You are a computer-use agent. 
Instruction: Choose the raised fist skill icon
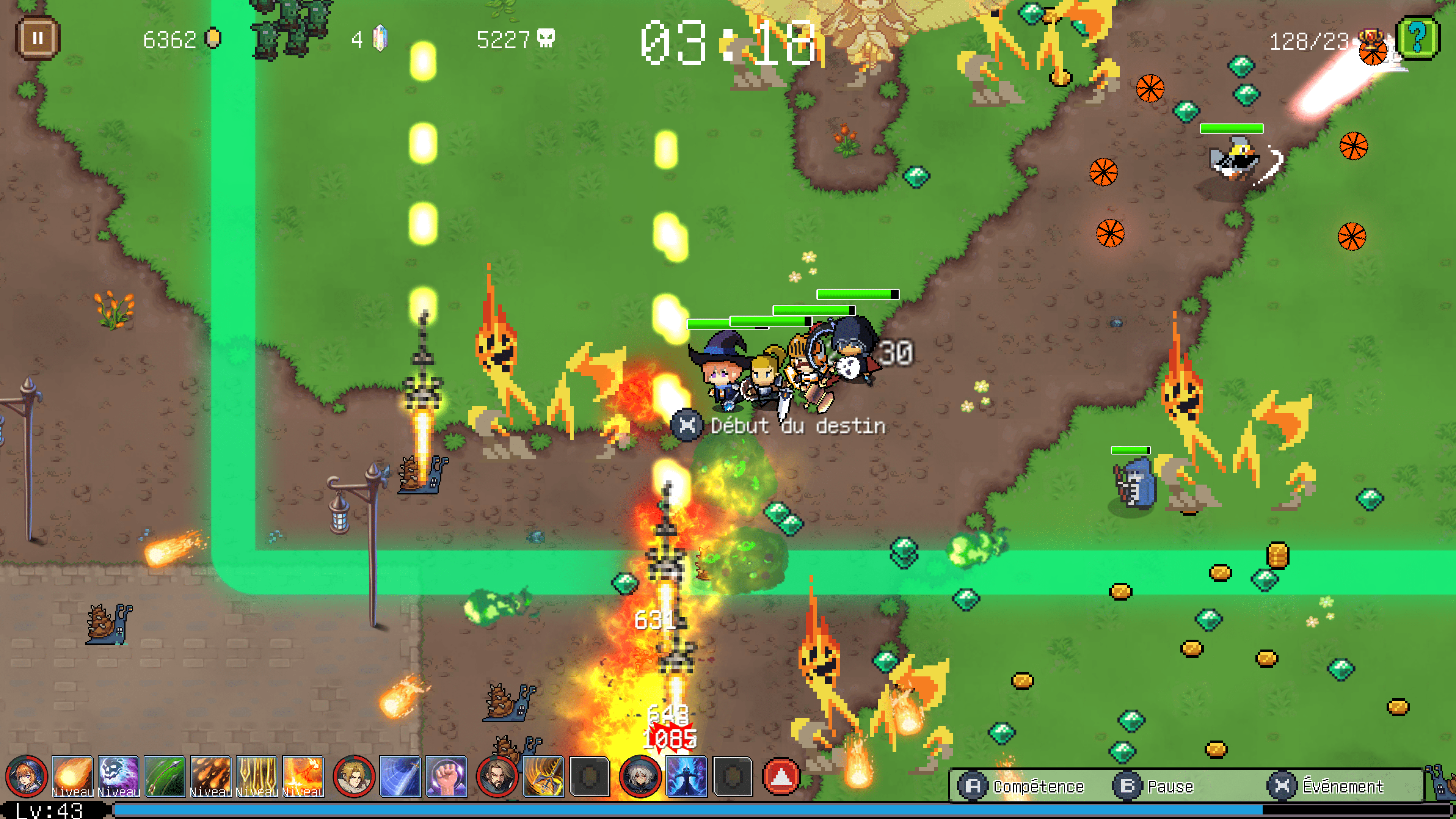447,777
